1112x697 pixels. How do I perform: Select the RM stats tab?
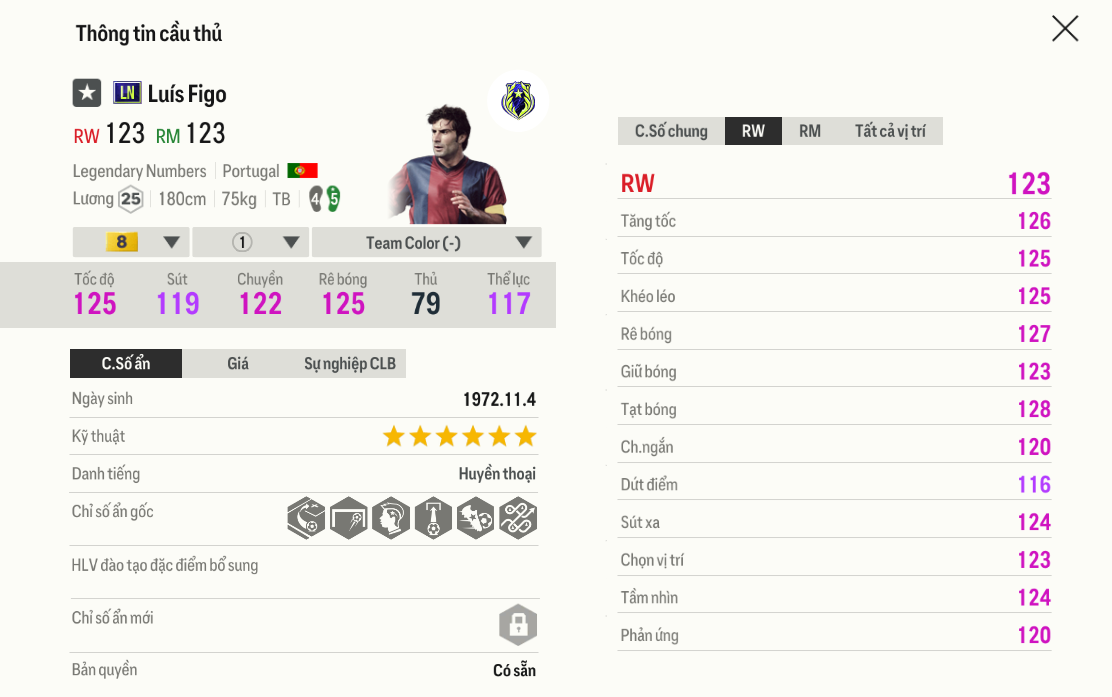pos(810,131)
